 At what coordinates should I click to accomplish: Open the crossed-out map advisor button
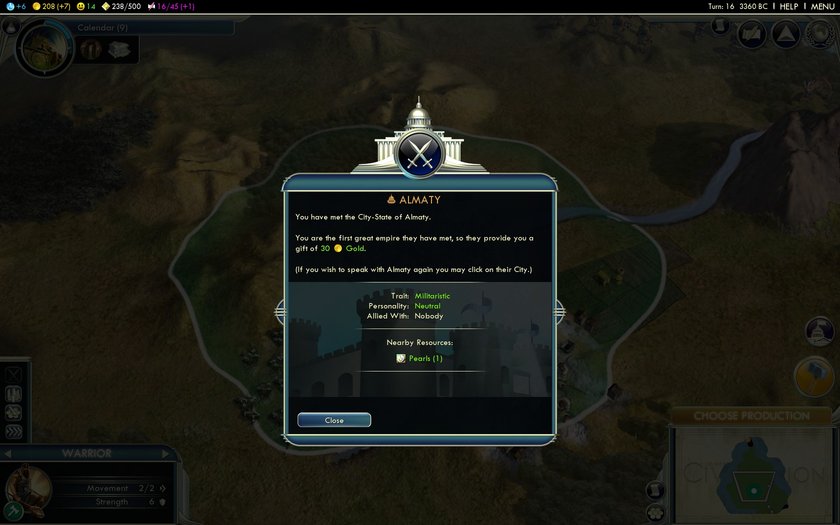pos(752,35)
